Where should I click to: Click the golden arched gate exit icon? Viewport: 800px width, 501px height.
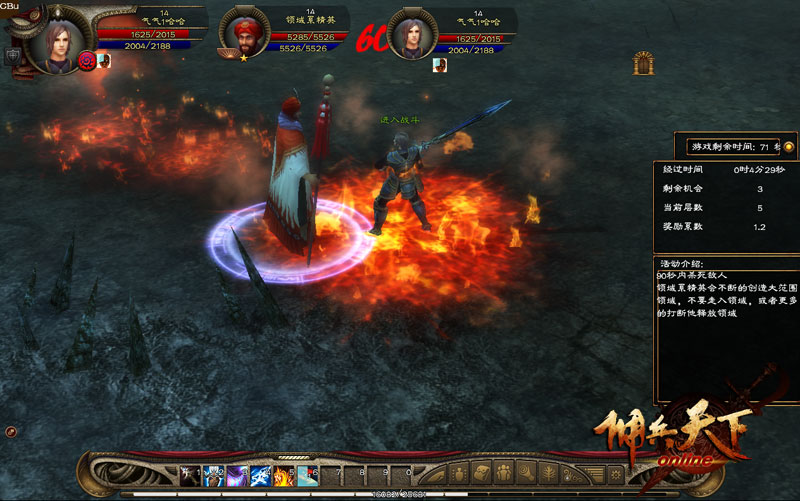point(643,64)
